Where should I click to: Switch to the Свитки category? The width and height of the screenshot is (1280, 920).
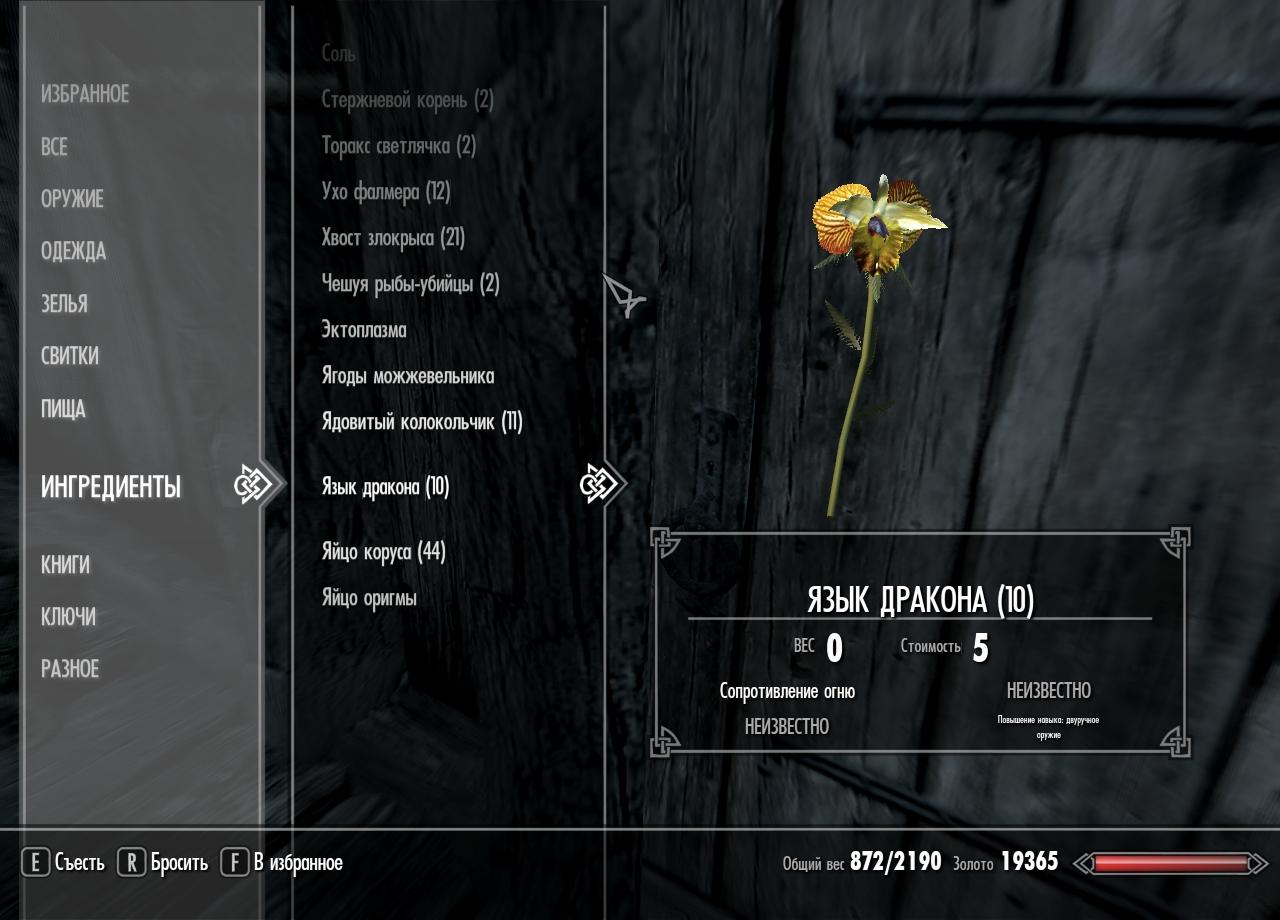[x=70, y=356]
